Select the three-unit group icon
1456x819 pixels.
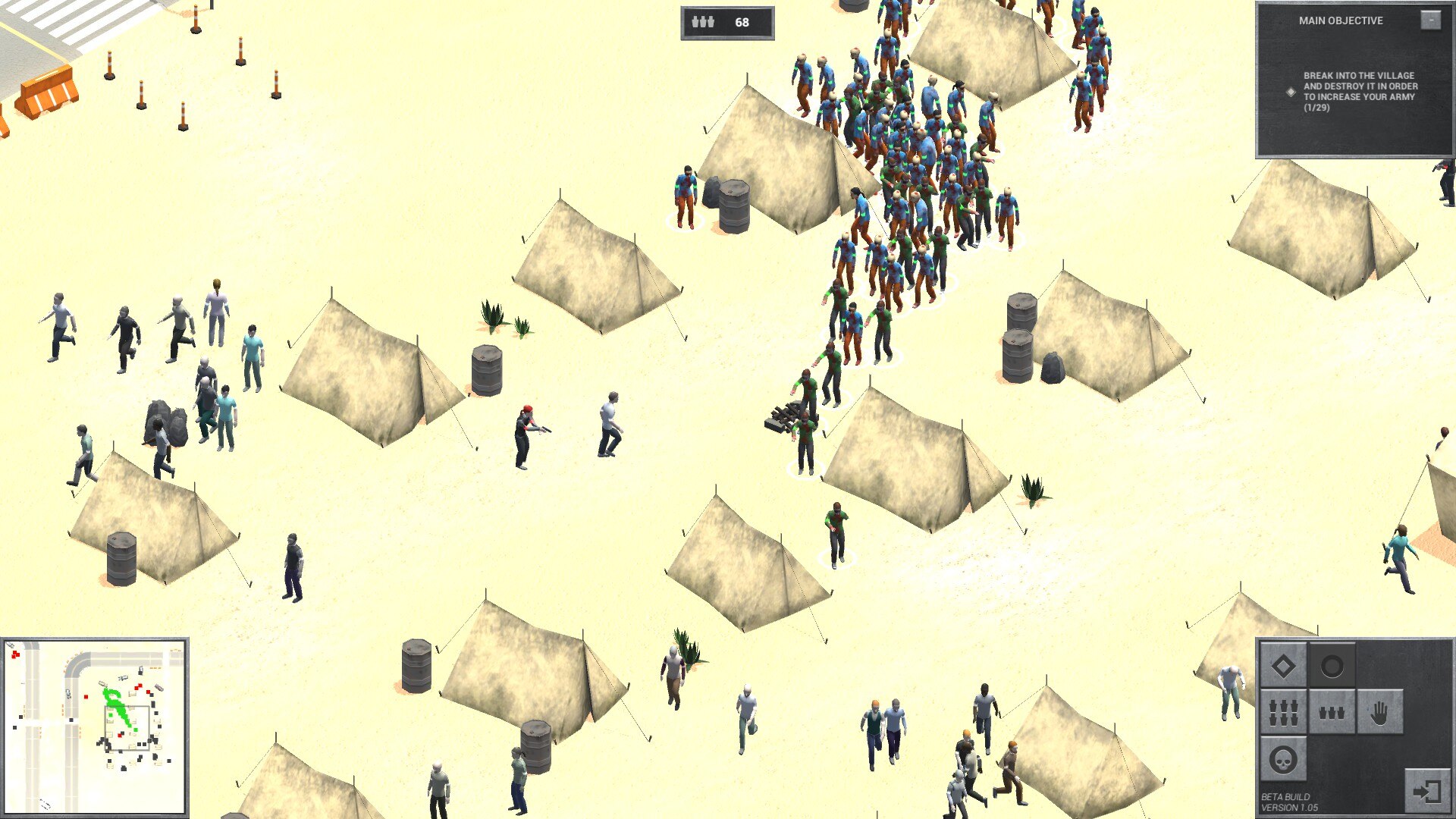tap(1332, 712)
